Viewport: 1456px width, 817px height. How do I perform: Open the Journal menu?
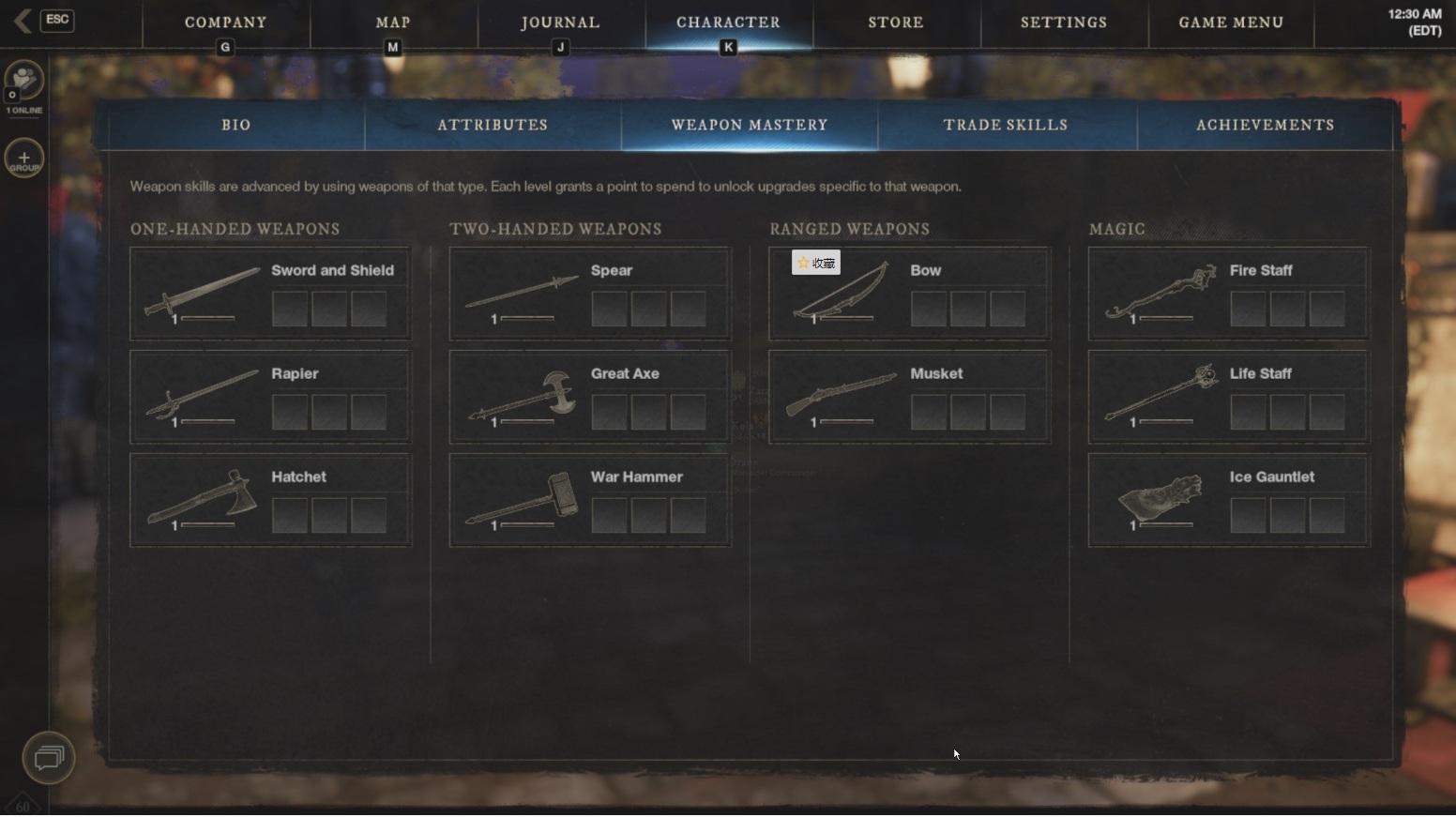coord(560,23)
